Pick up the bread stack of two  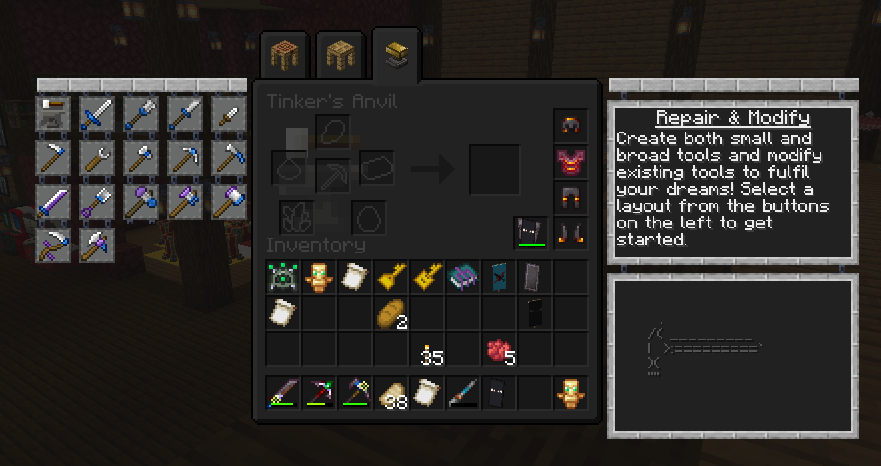click(x=390, y=314)
